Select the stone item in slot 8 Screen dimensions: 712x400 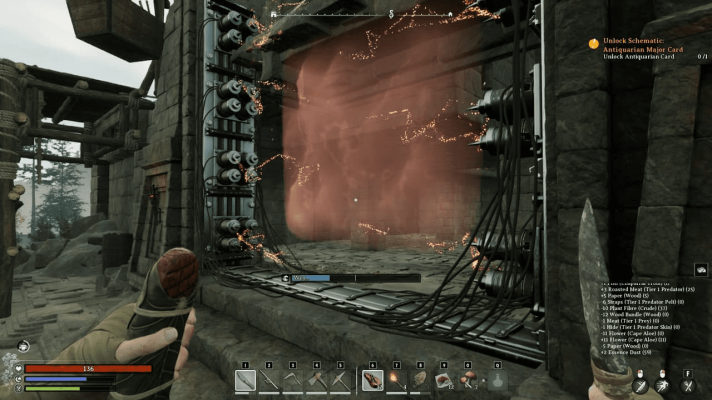click(x=420, y=380)
